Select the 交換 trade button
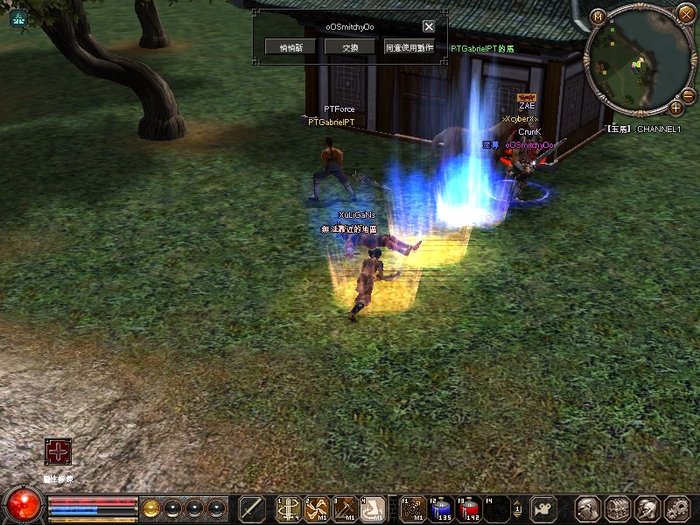This screenshot has height=525, width=700. click(350, 47)
